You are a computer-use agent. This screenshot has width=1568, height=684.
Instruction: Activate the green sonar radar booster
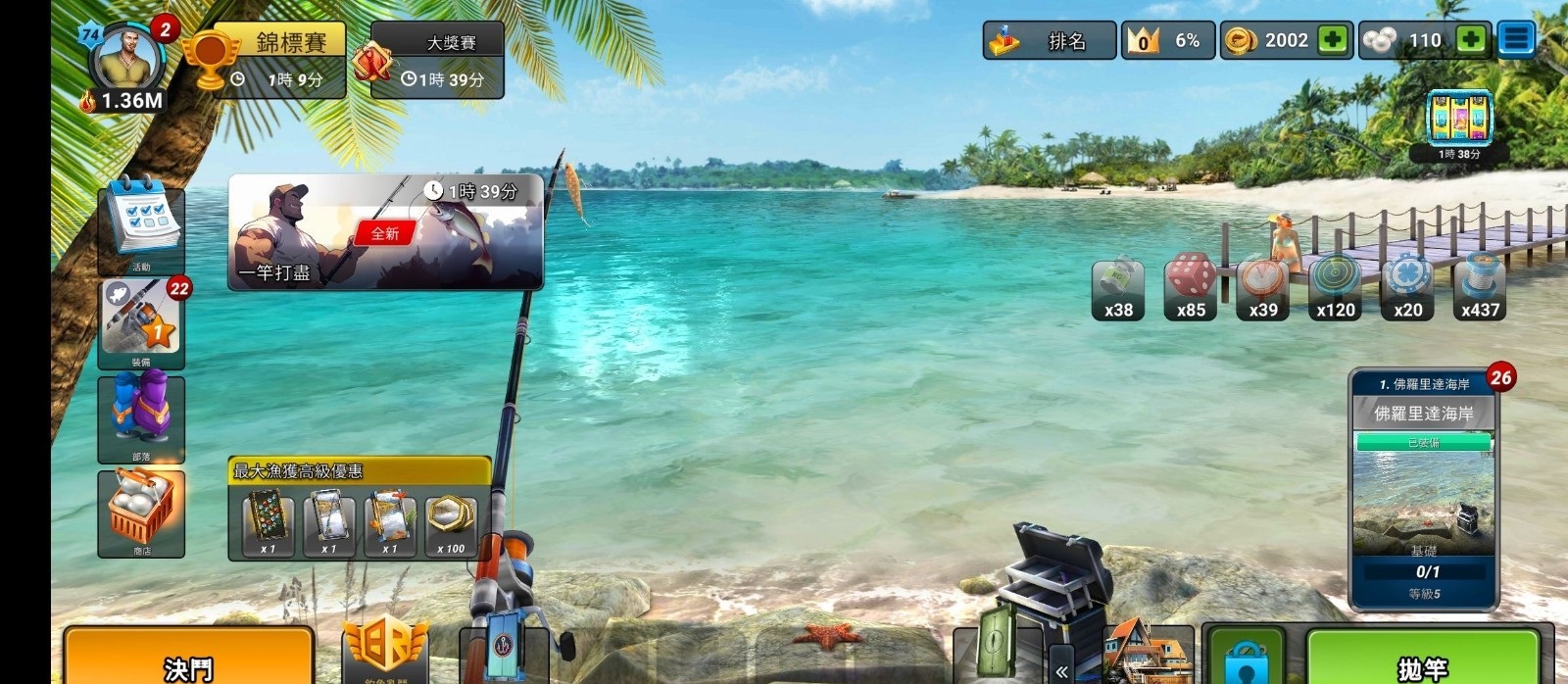click(x=1335, y=288)
